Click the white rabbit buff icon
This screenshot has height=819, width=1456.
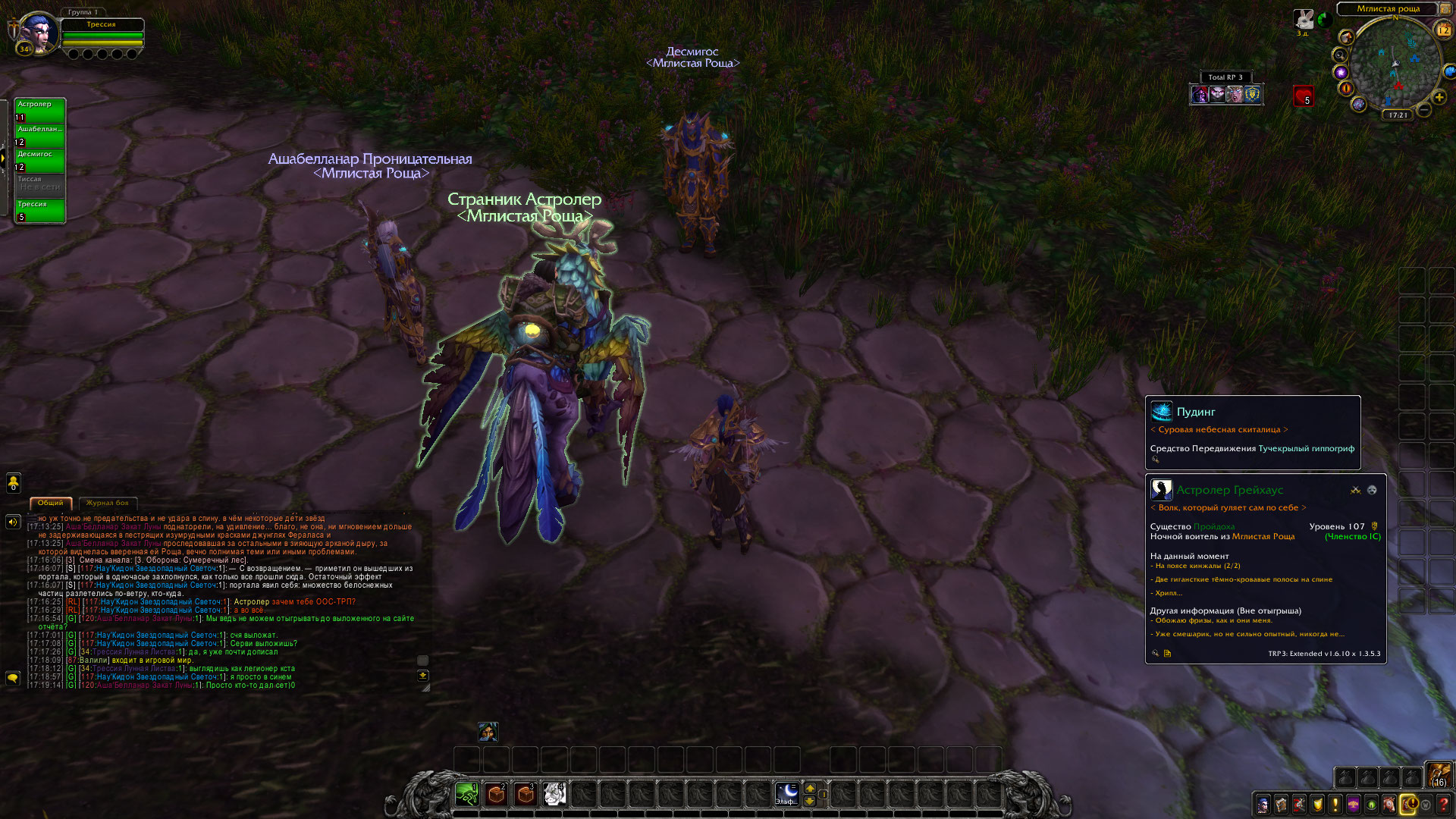tap(1304, 19)
